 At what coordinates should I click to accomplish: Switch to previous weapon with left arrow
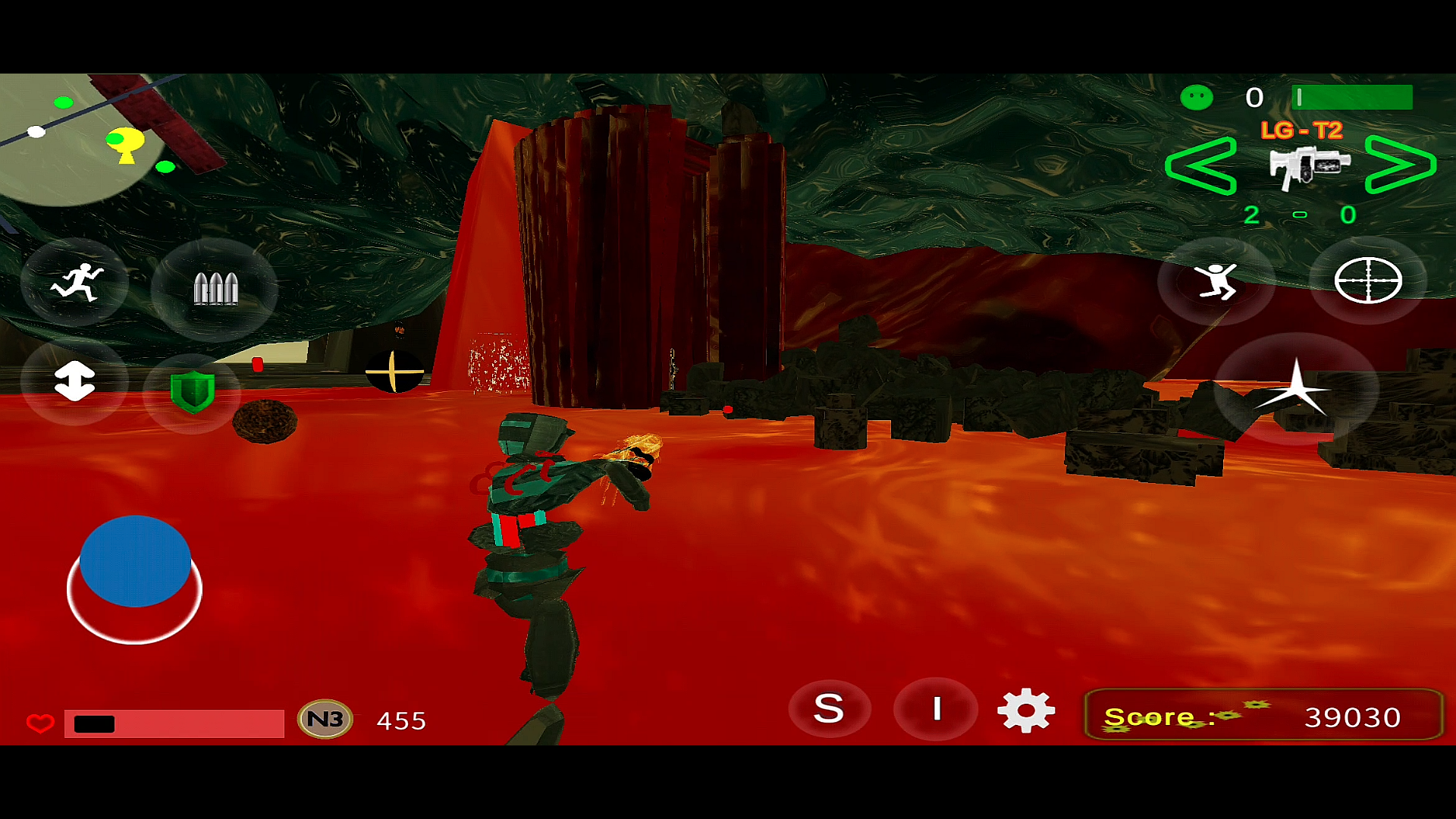1201,165
